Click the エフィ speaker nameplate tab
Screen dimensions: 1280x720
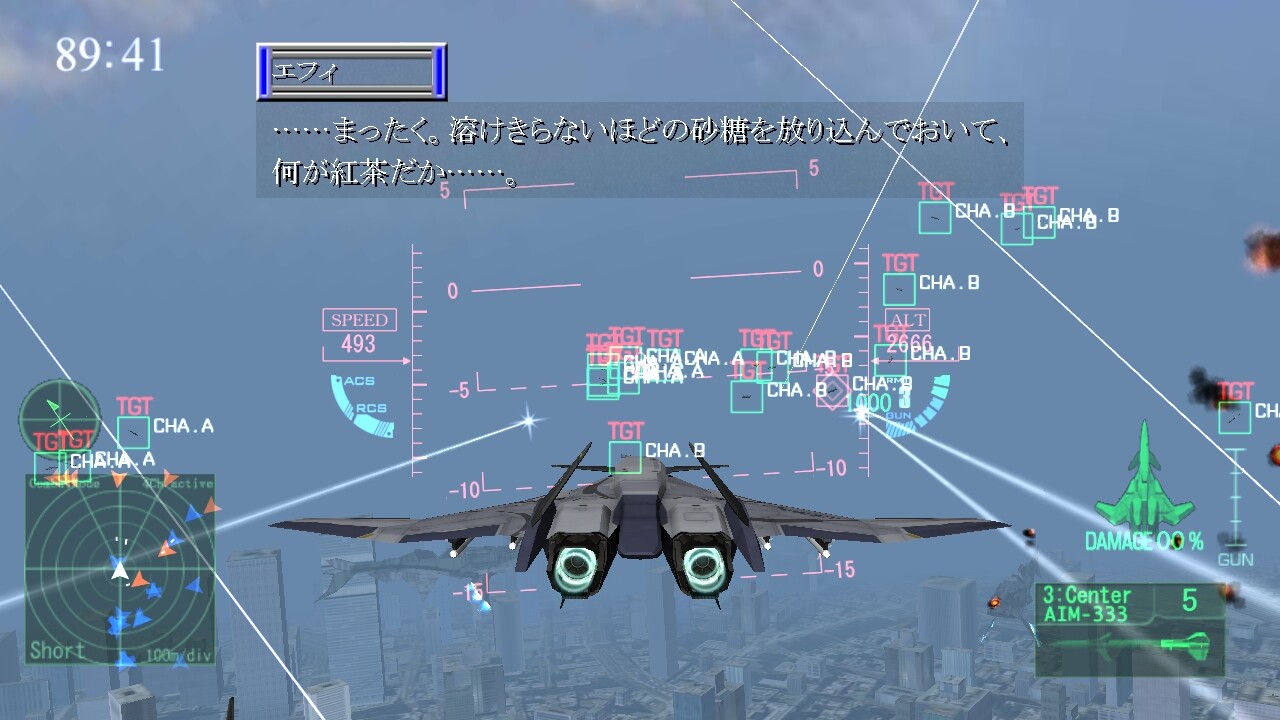coord(351,72)
